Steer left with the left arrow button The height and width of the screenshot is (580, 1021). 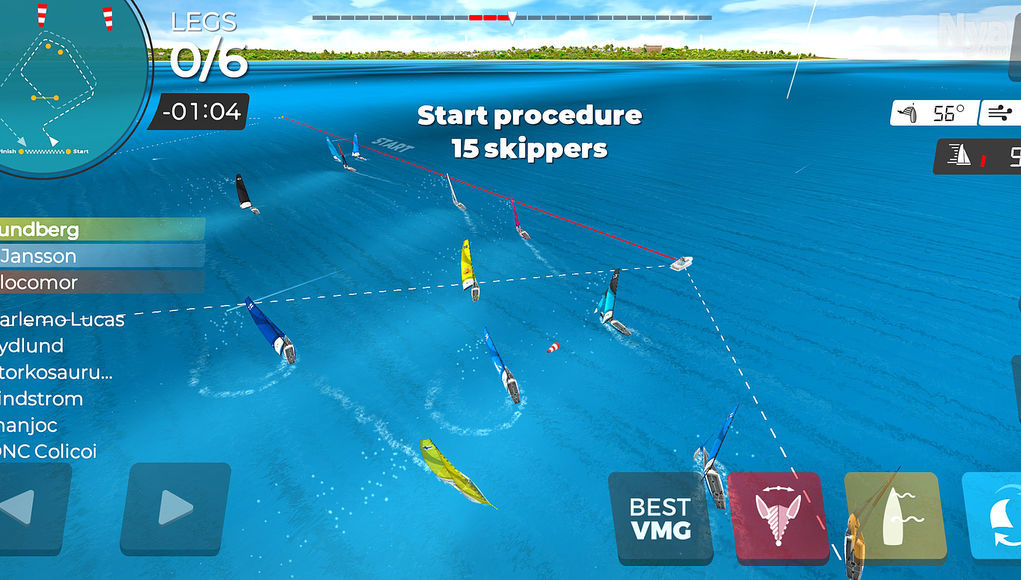click(x=28, y=508)
